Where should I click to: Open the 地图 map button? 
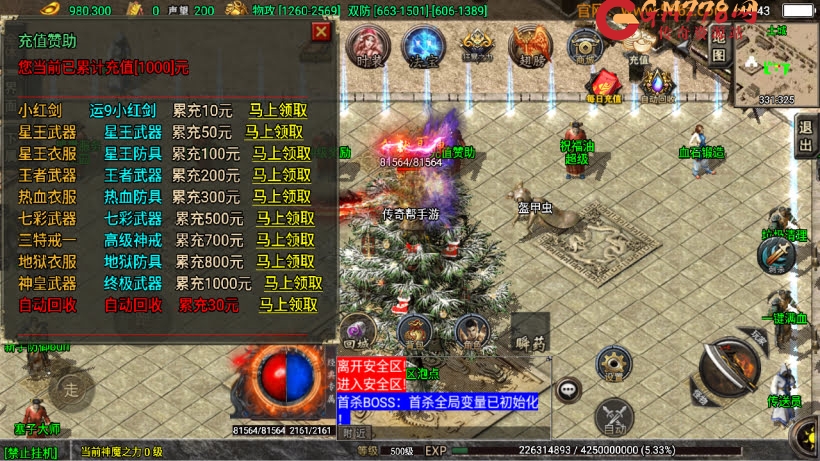(x=718, y=46)
